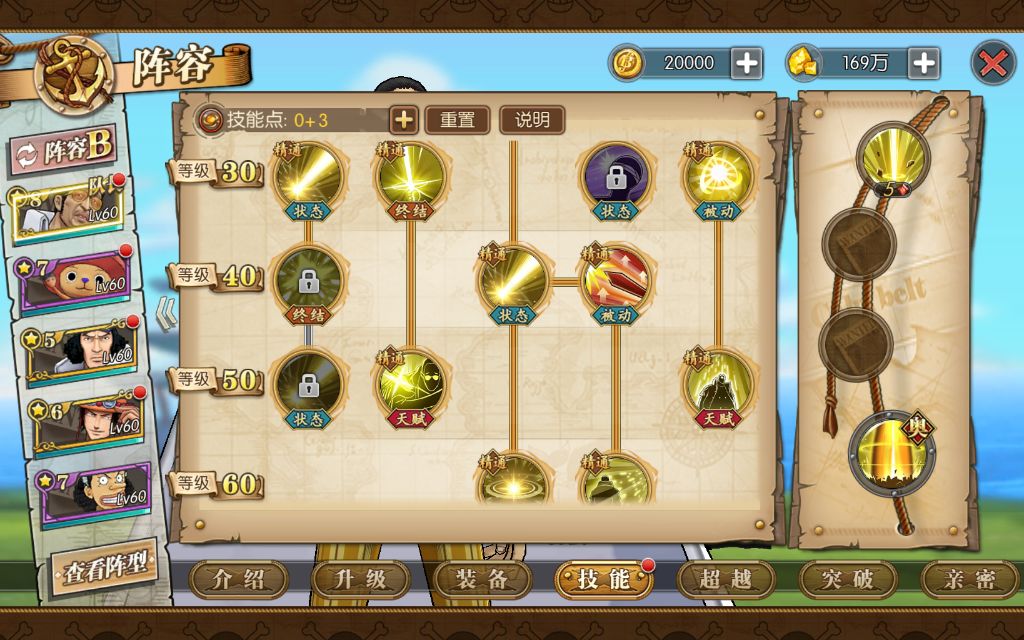1024x640 pixels.
Task: Switch to the 升级 upgrade tab
Action: coord(361,579)
